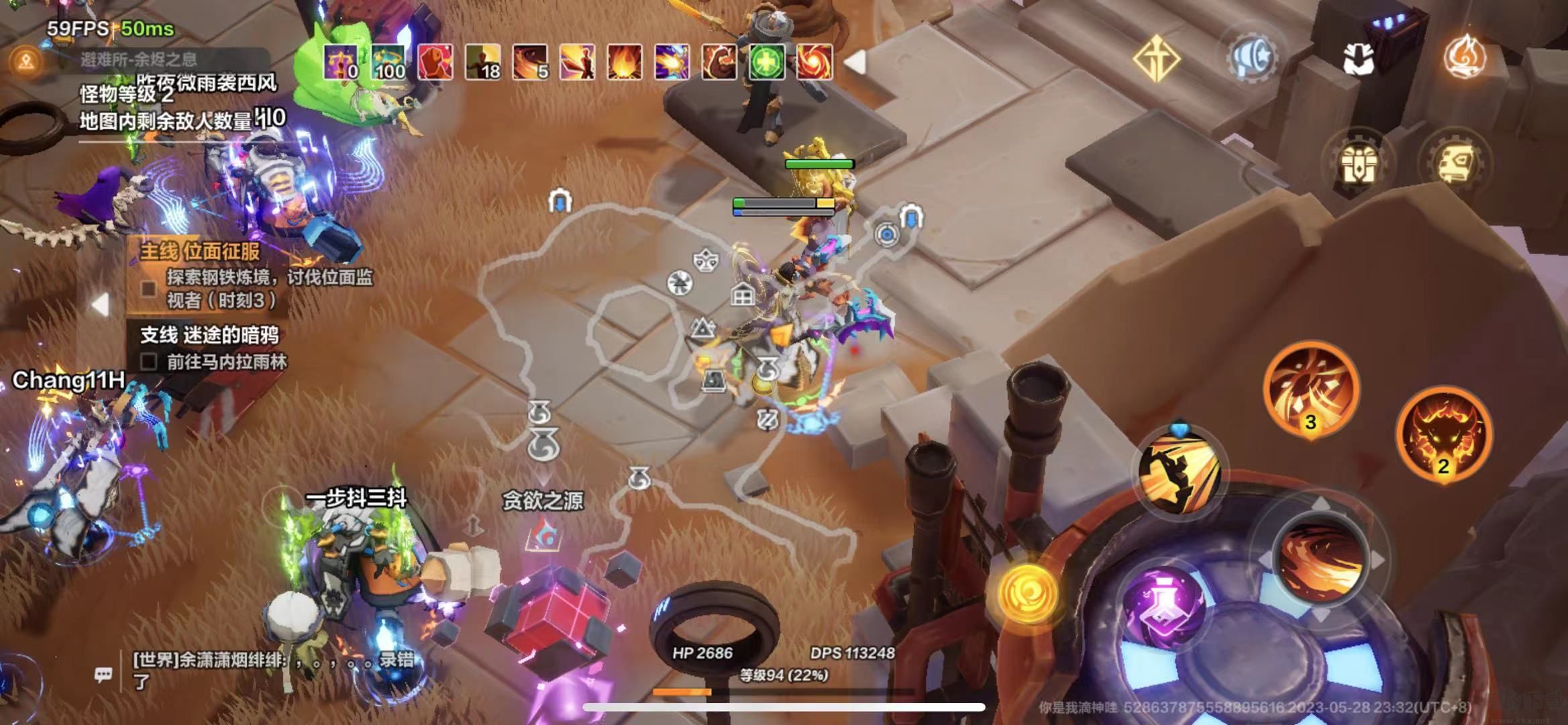Collapse the quest tracker panel arrow

(x=101, y=304)
